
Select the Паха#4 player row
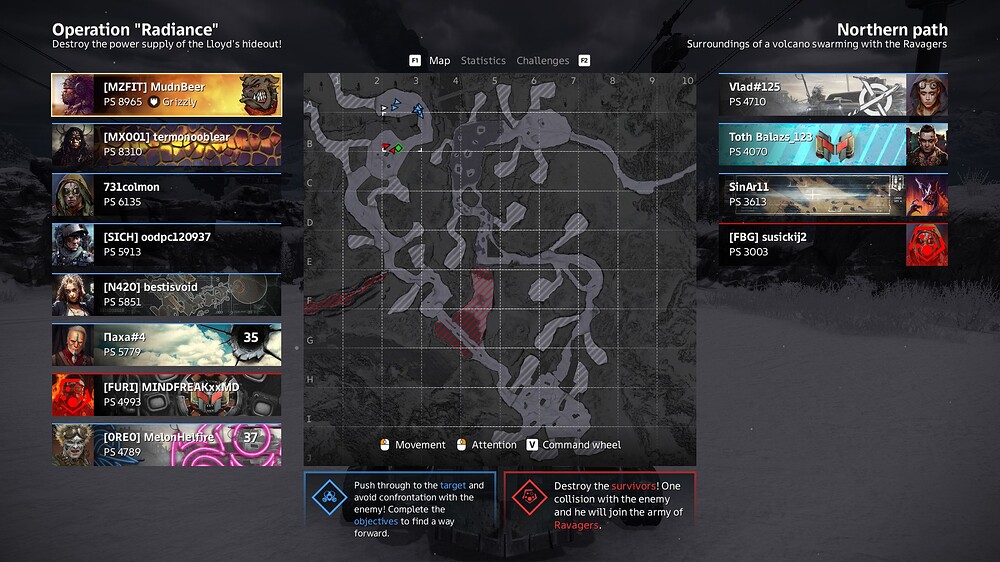click(166, 345)
